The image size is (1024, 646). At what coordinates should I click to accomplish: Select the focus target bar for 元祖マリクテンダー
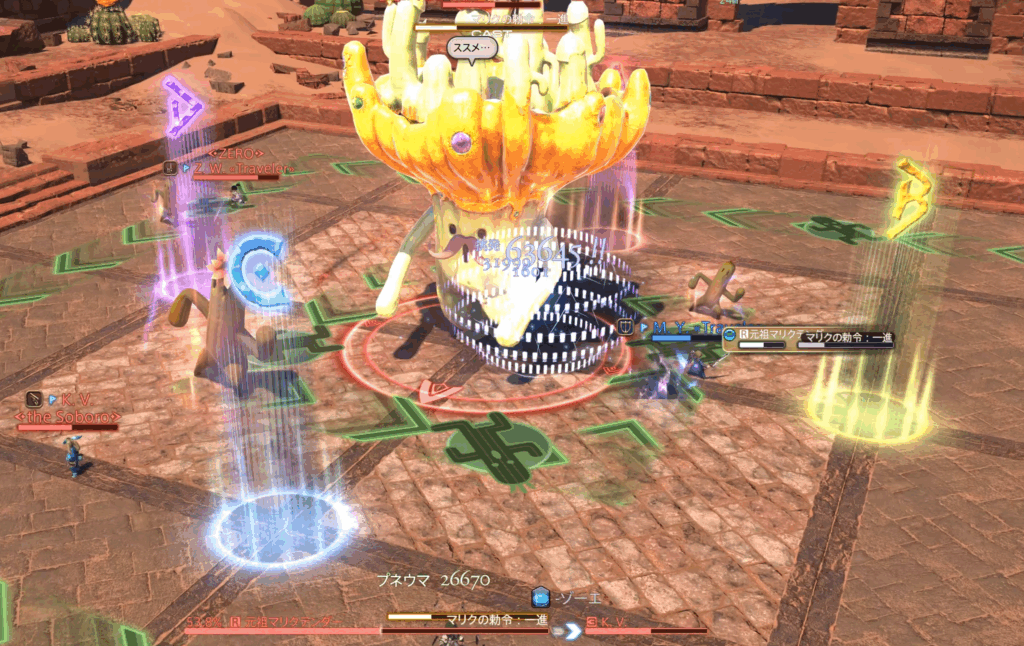806,339
